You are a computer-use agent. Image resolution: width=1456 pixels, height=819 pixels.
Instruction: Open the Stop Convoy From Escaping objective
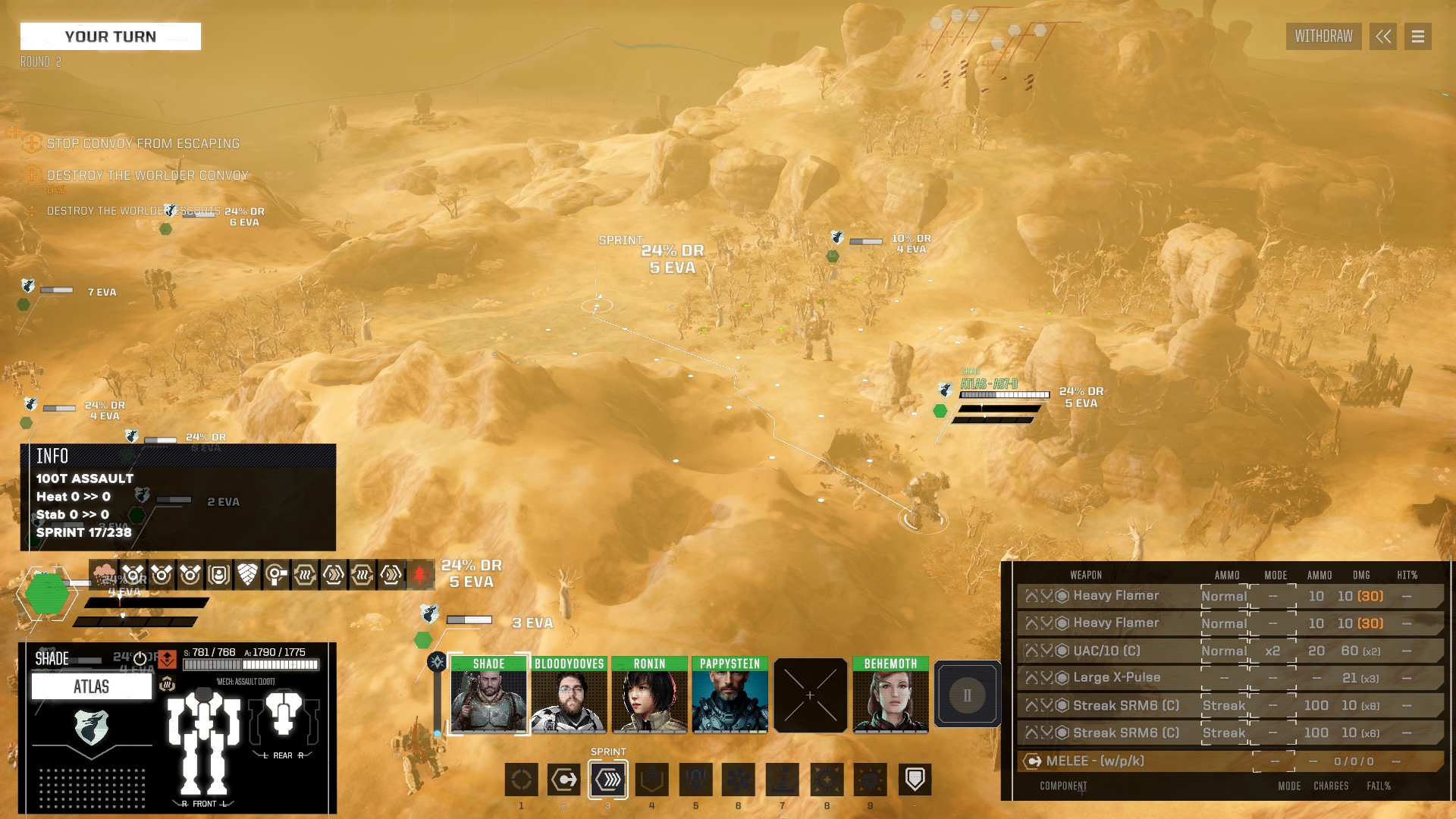[x=143, y=143]
